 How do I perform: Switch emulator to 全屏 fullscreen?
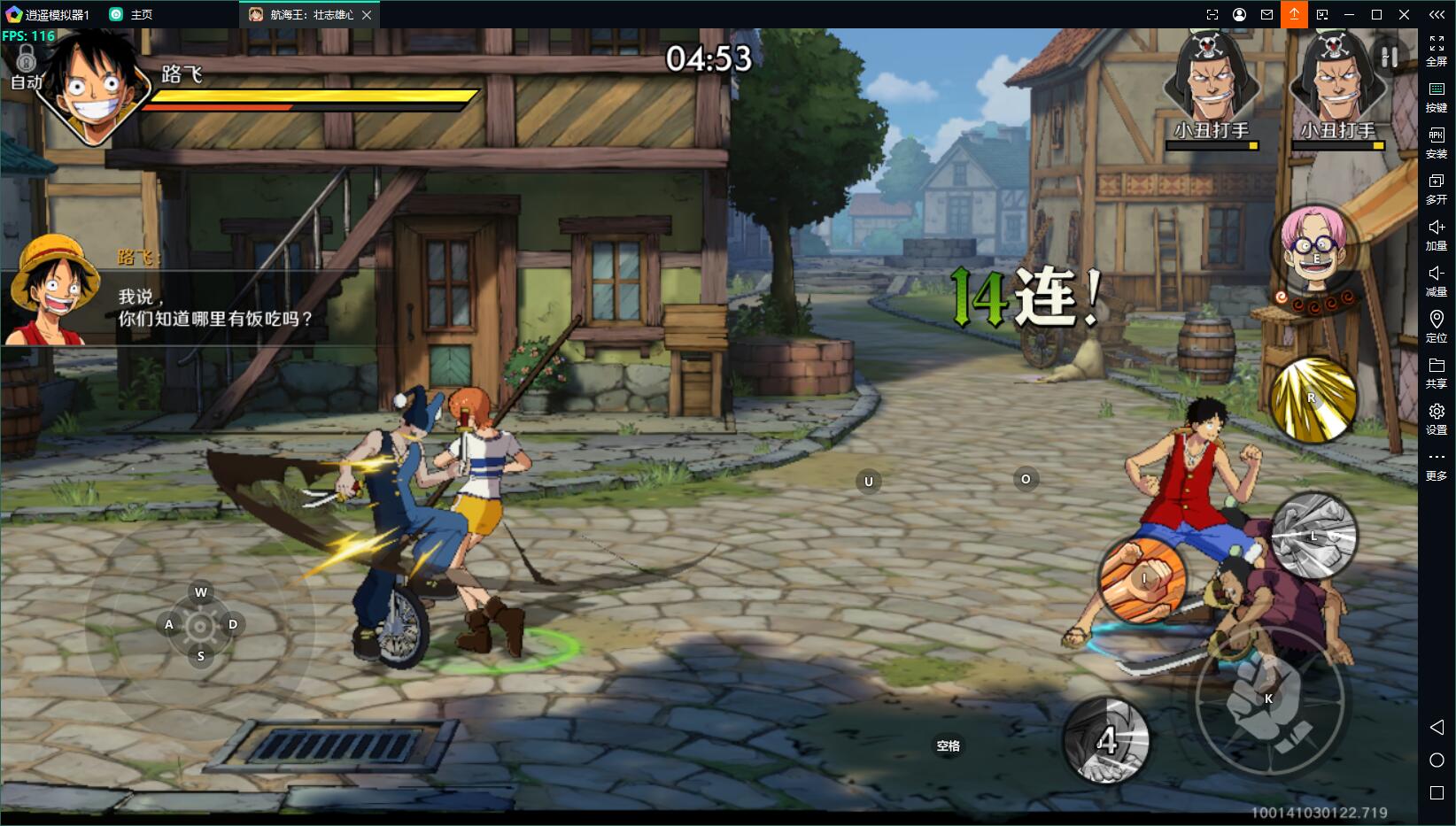pyautogui.click(x=1437, y=50)
